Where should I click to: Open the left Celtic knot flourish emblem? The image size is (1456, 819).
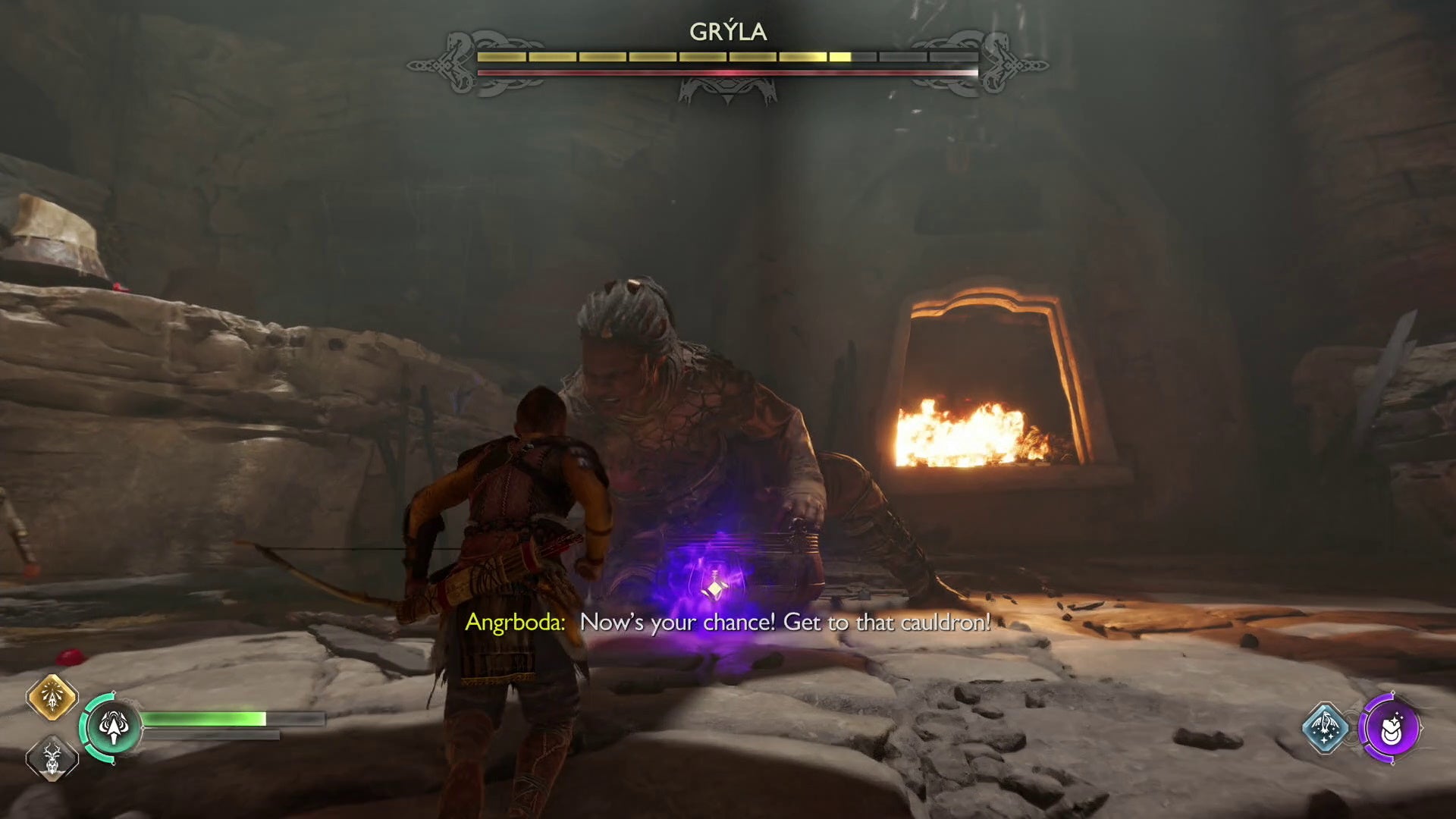click(455, 62)
